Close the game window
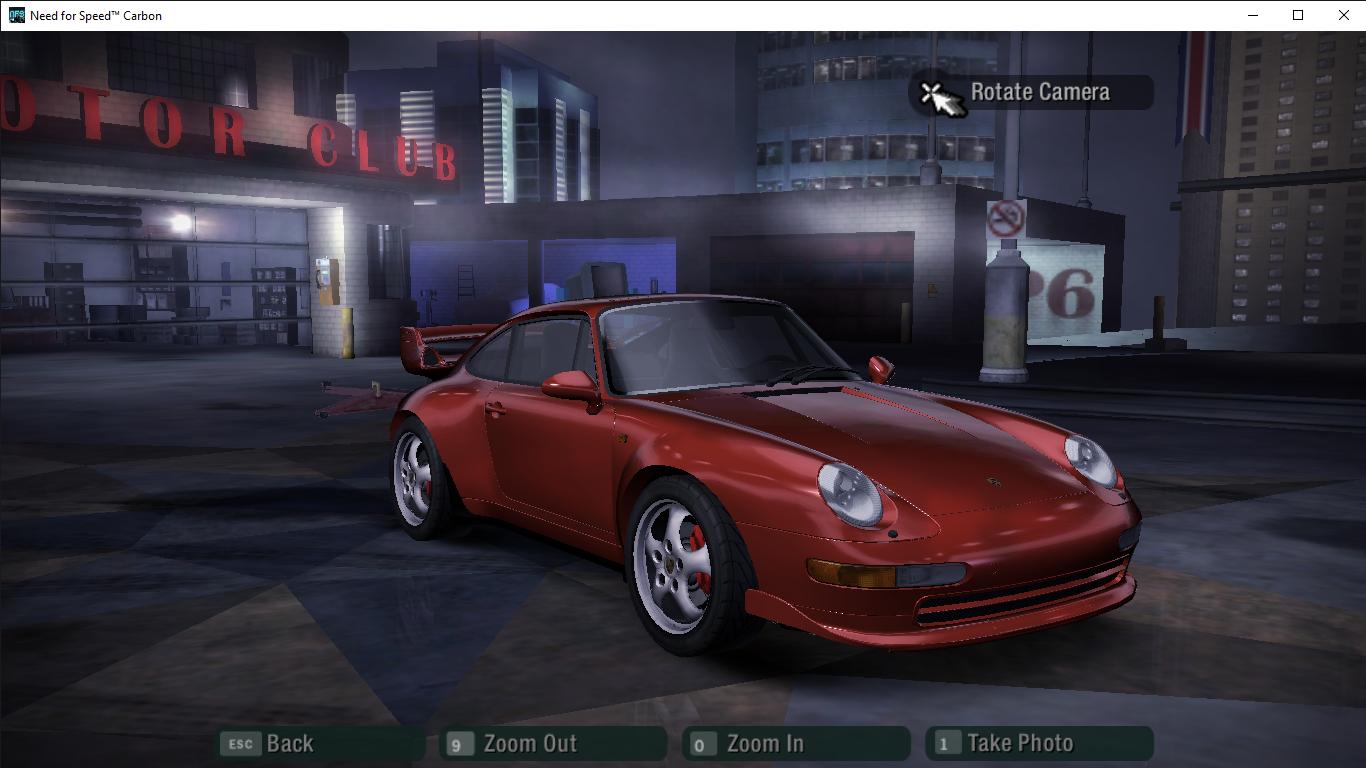1366x768 pixels. tap(1344, 15)
